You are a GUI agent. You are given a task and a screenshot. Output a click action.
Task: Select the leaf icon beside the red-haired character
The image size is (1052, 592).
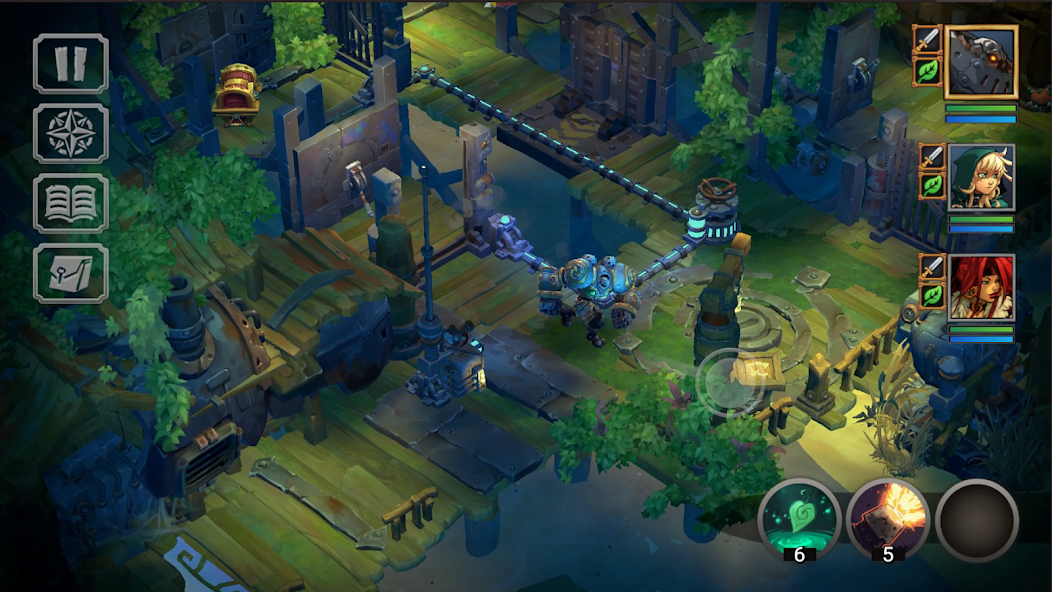932,296
